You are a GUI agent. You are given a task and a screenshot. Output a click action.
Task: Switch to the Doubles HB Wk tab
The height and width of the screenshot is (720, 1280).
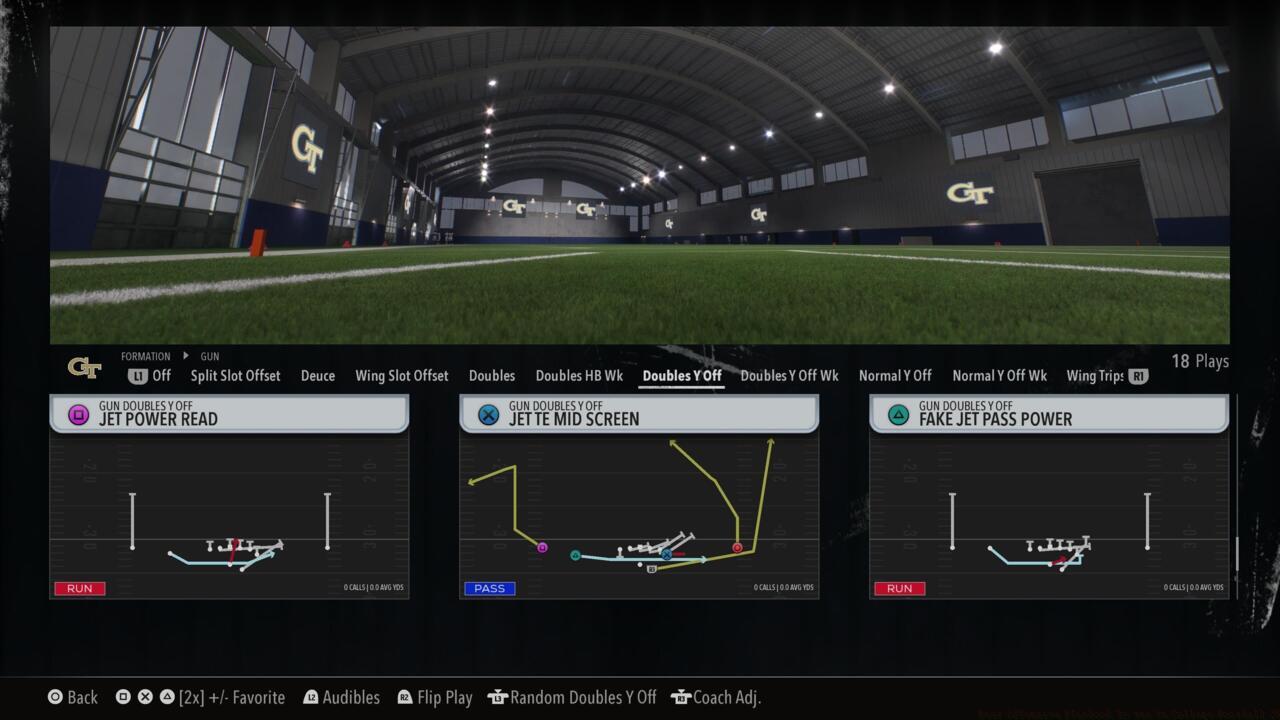(x=579, y=376)
